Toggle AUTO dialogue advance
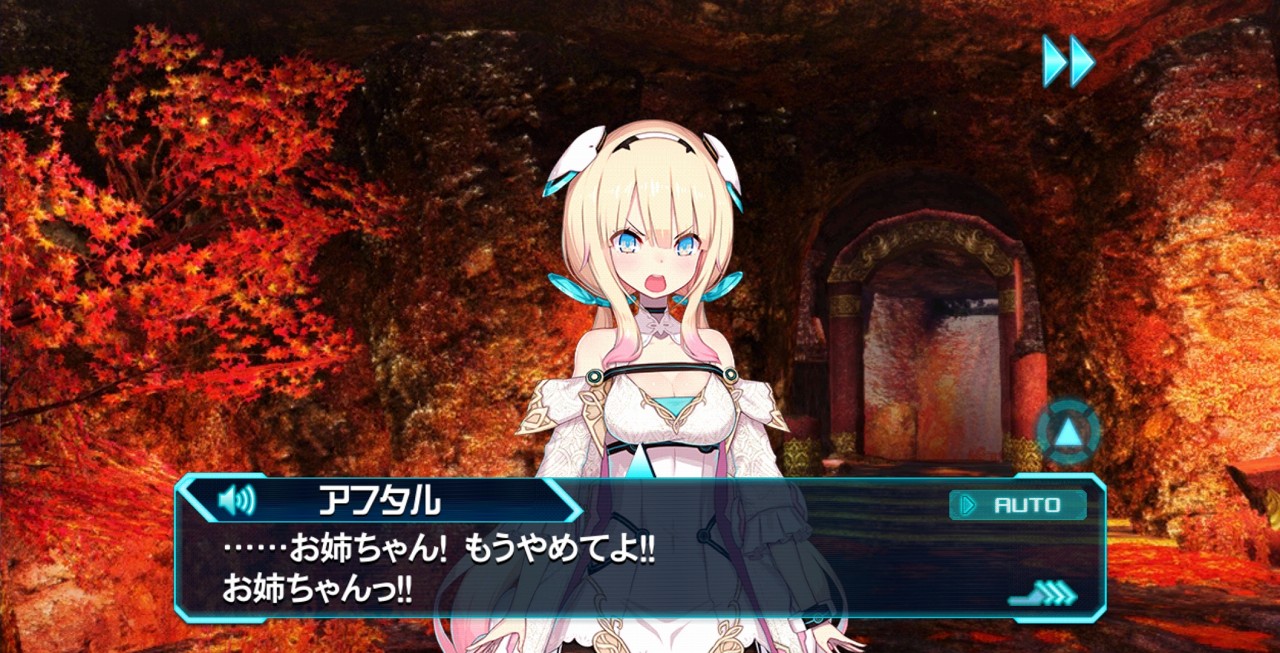 pos(1018,505)
